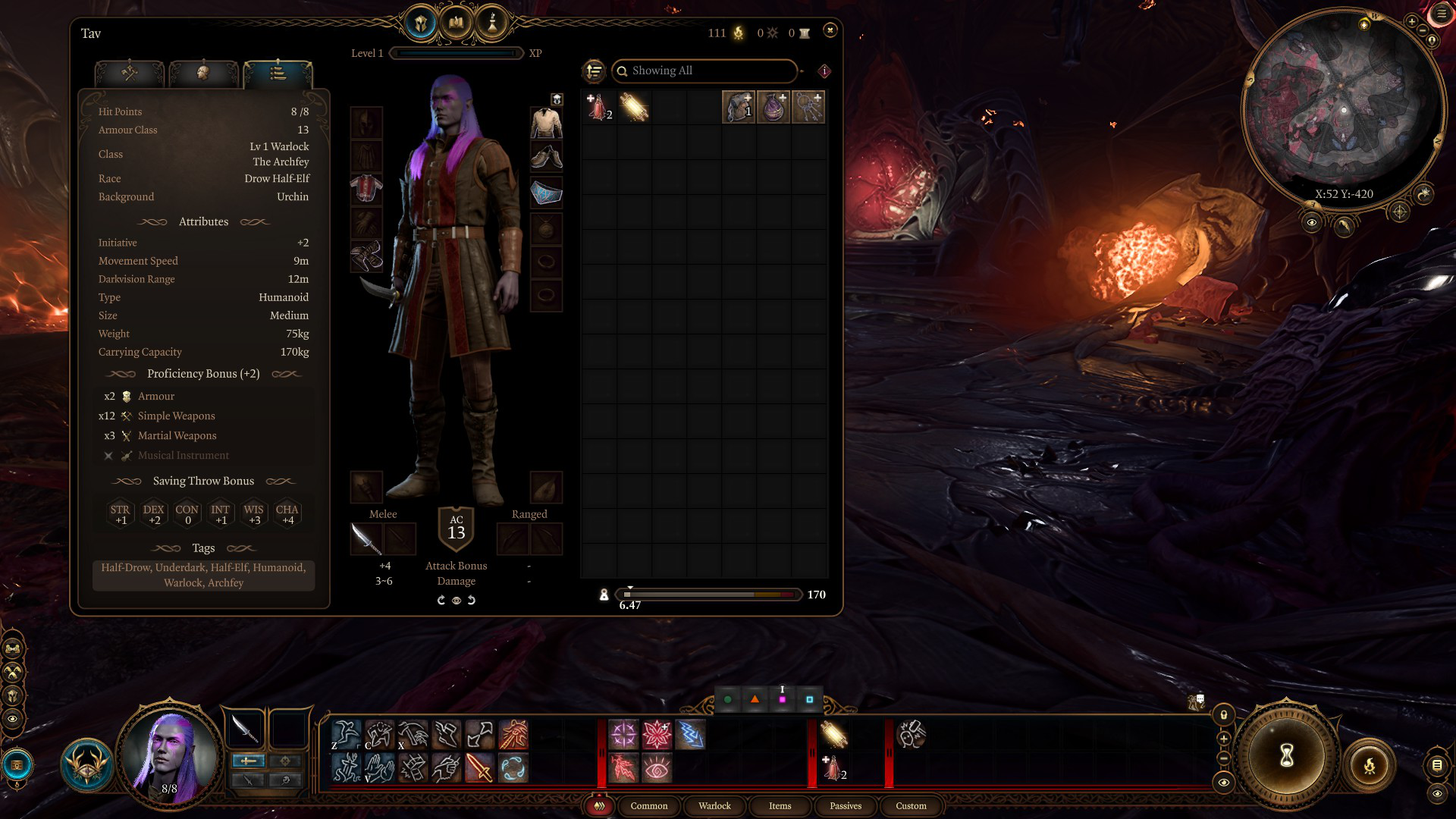Open the detailed character stats tab
Image resolution: width=1456 pixels, height=819 pixels.
pos(278,74)
